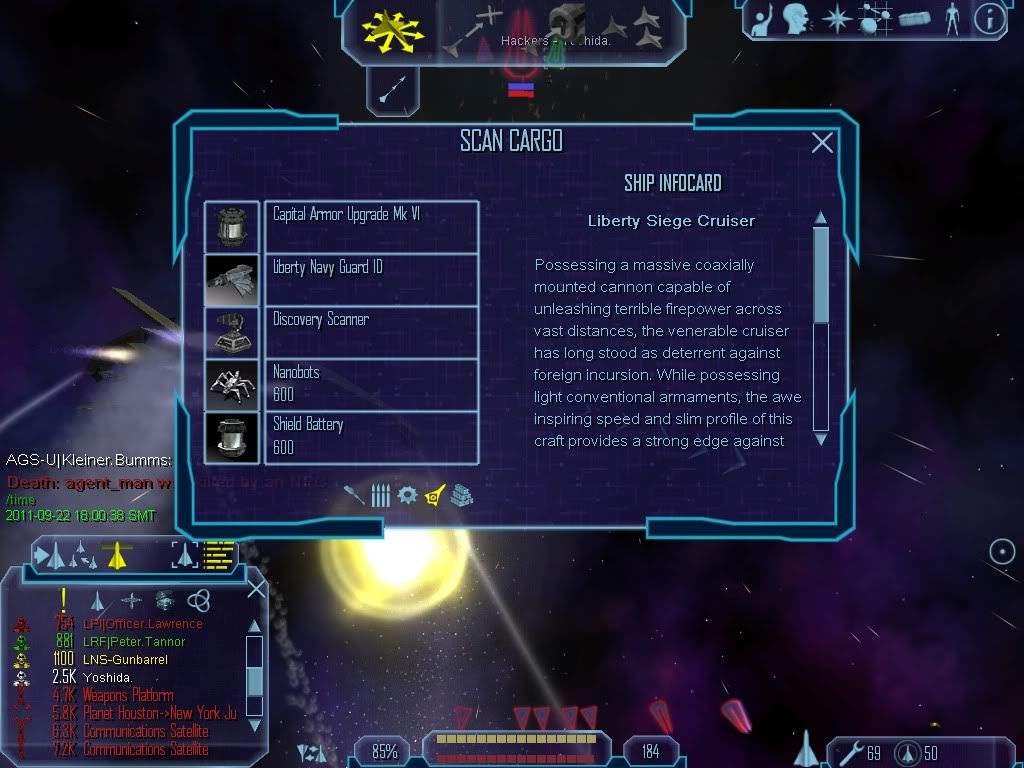Show the weapons filter with the missile icon
This screenshot has width=1024, height=768.
(x=353, y=494)
